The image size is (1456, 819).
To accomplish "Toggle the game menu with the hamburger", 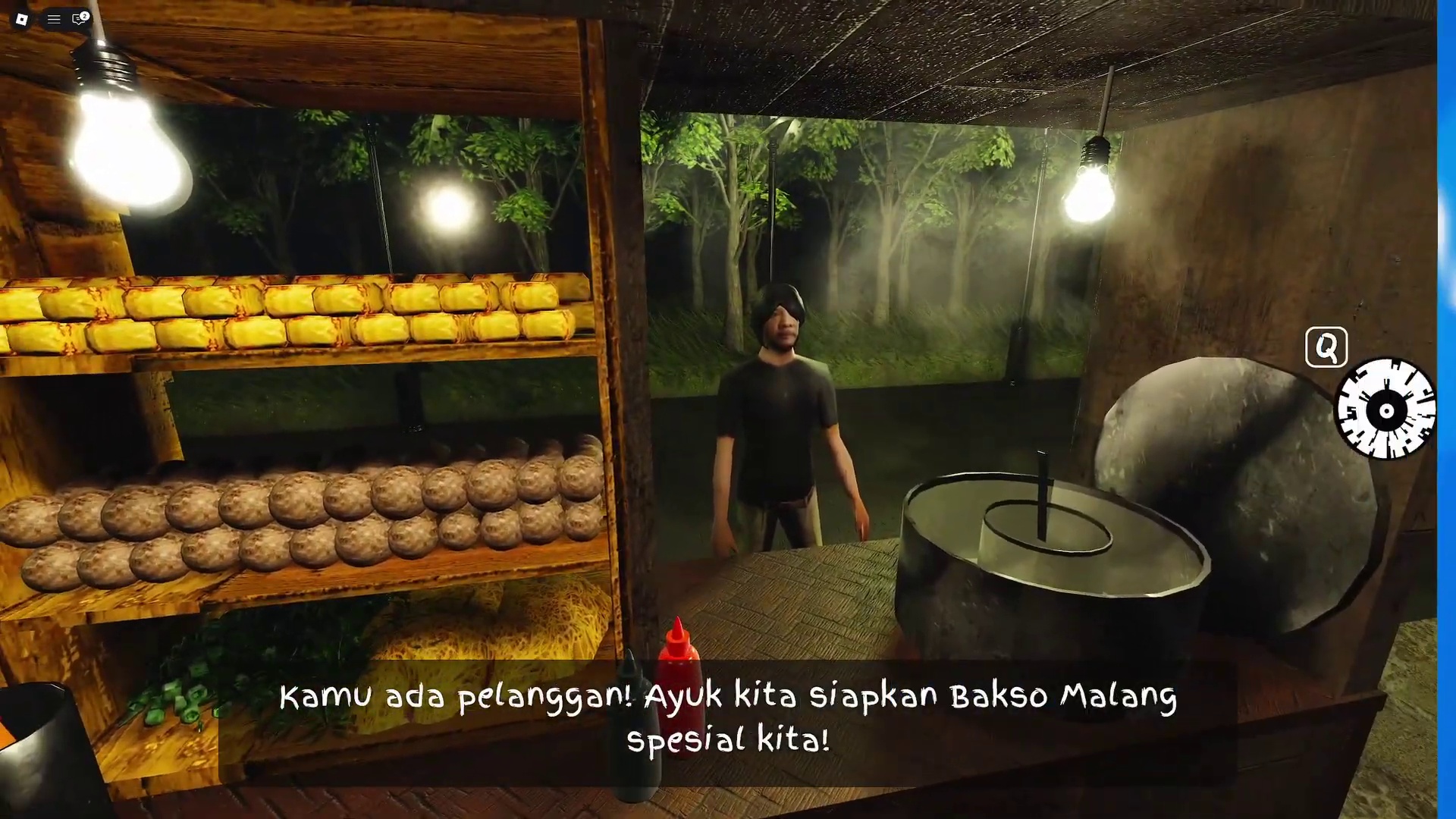I will (53, 19).
